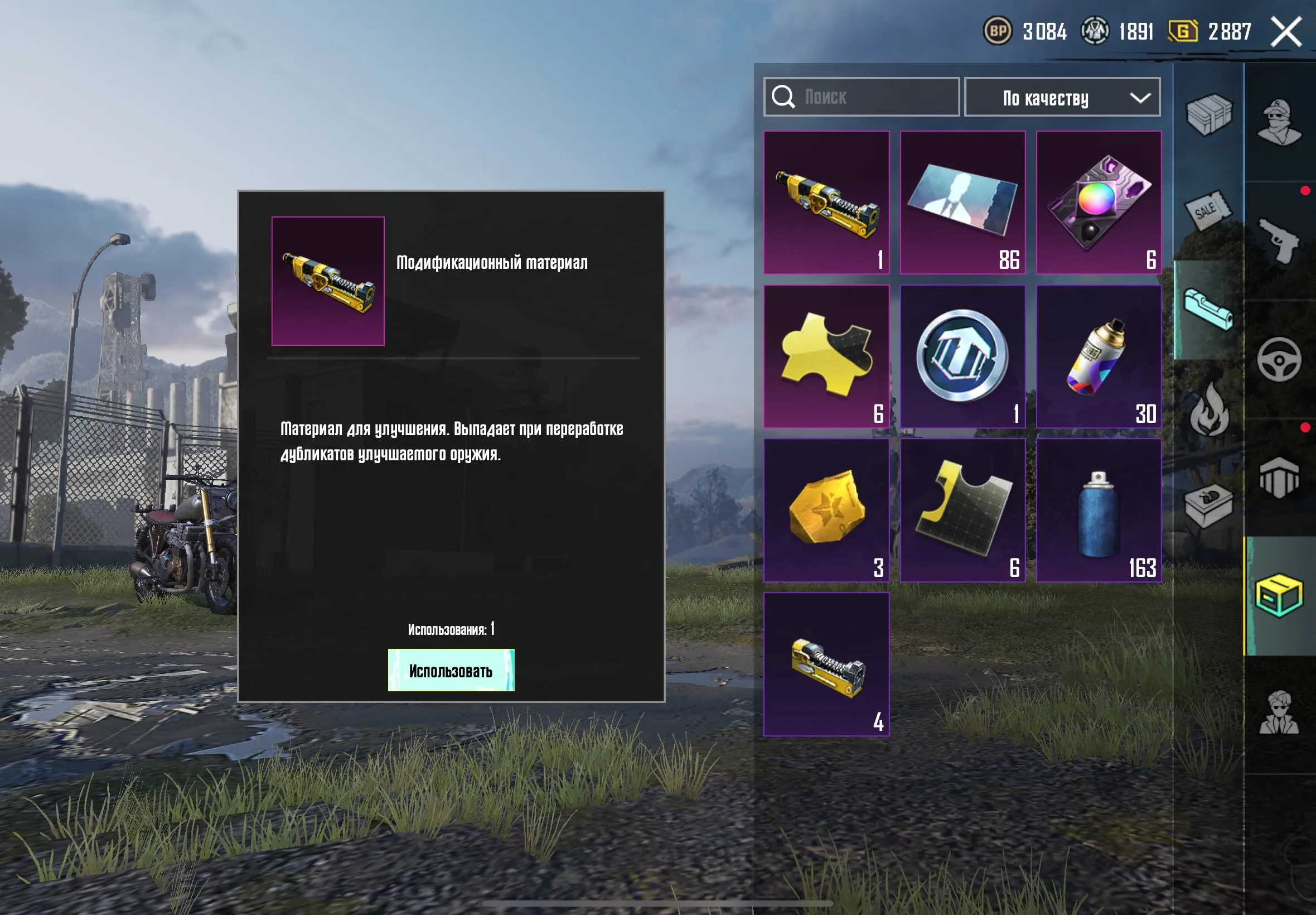
Task: Click the 'Поиск' search field
Action: click(842, 98)
